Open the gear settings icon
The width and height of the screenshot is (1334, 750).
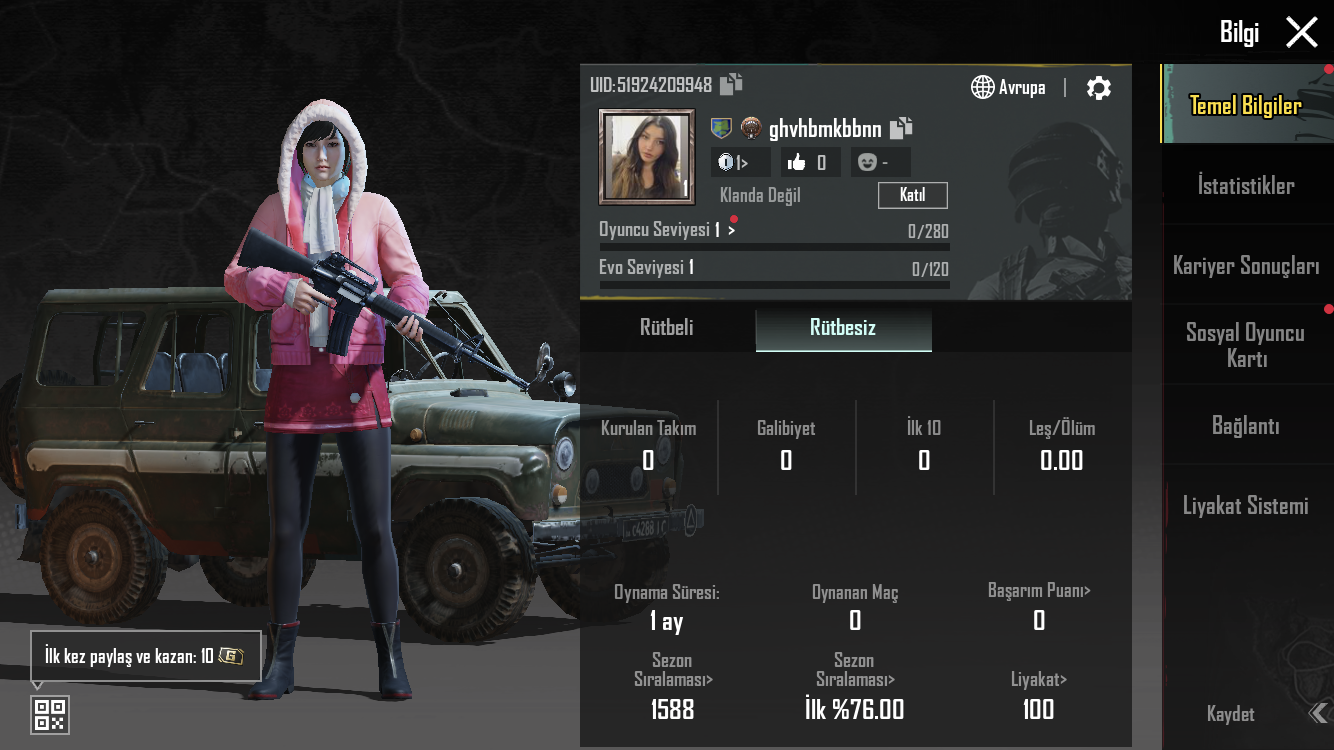pyautogui.click(x=1098, y=88)
